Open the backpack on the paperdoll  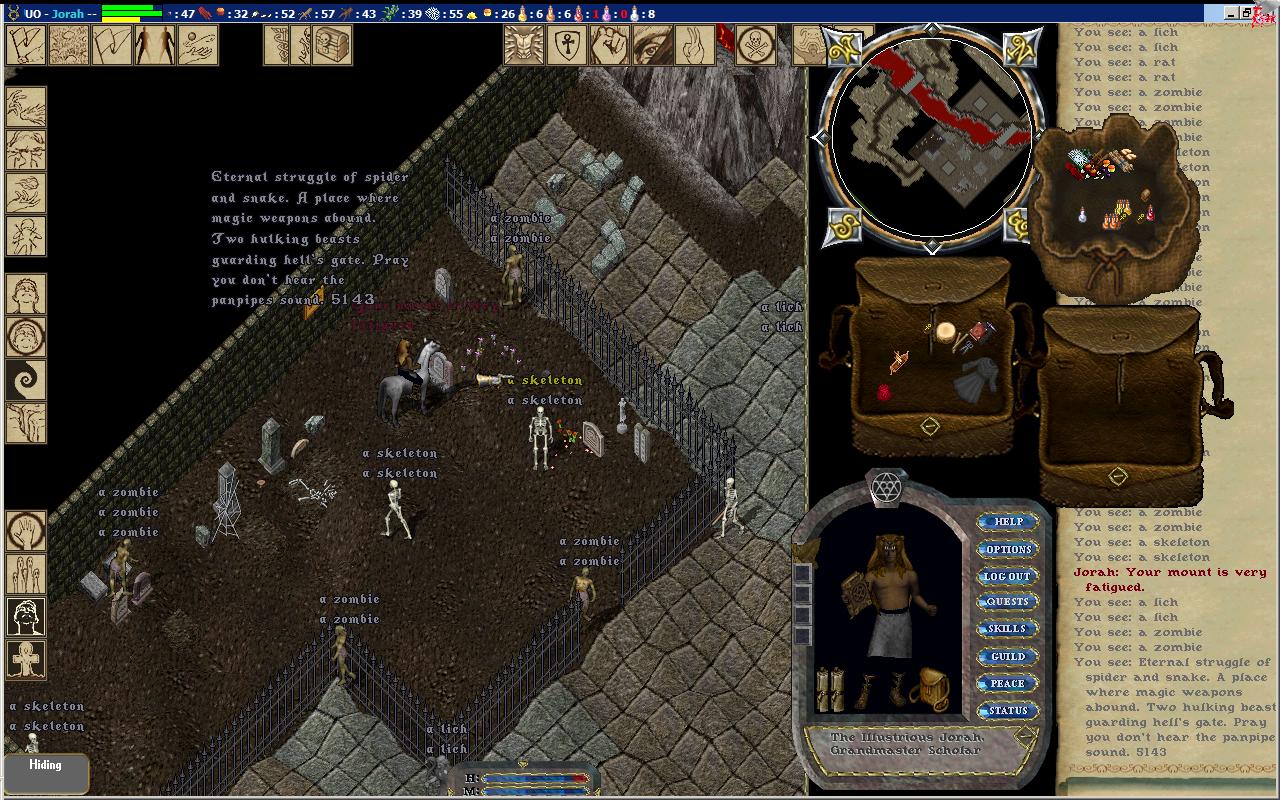[930, 688]
